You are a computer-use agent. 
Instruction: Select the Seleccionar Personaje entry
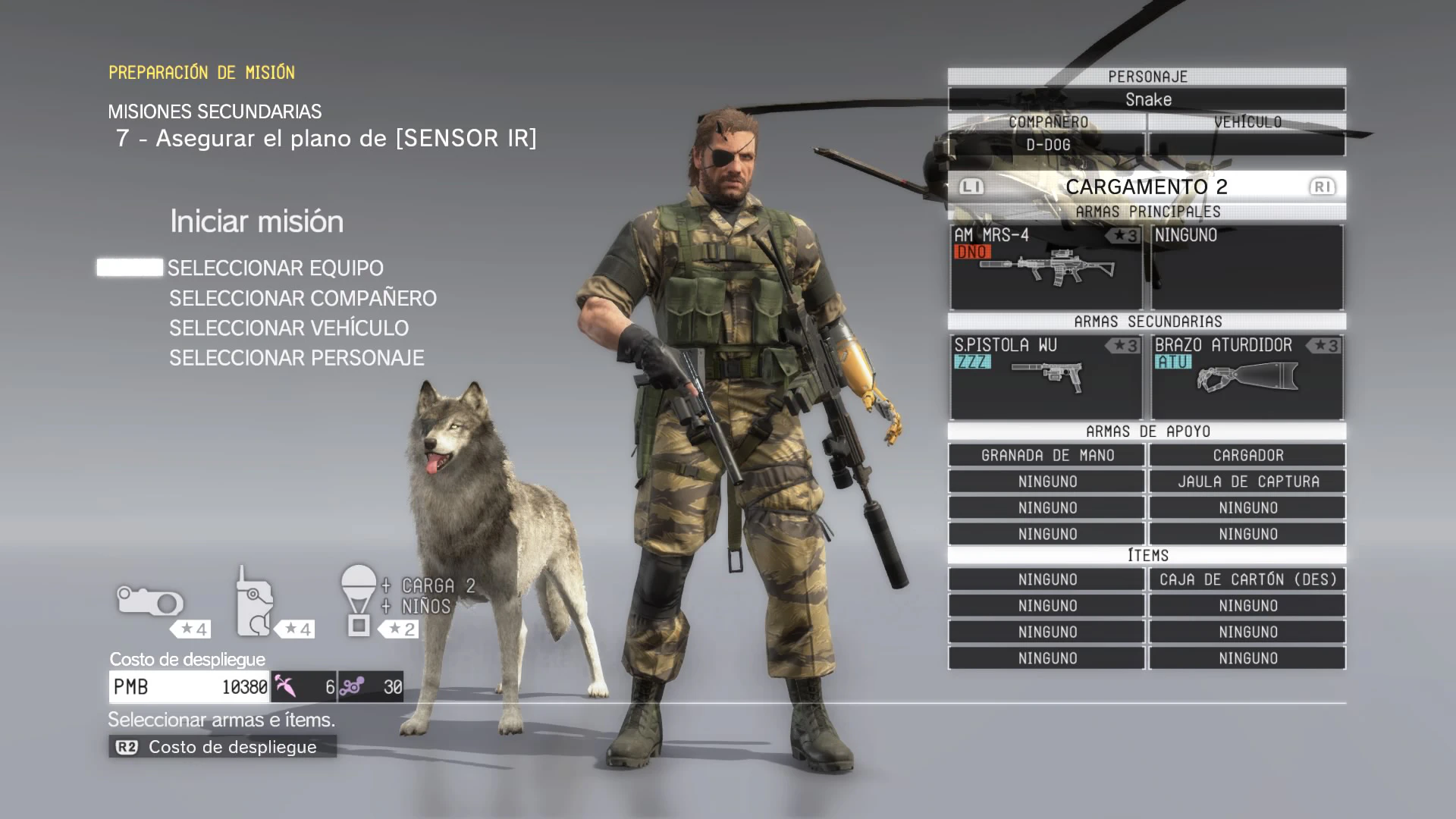click(x=297, y=358)
